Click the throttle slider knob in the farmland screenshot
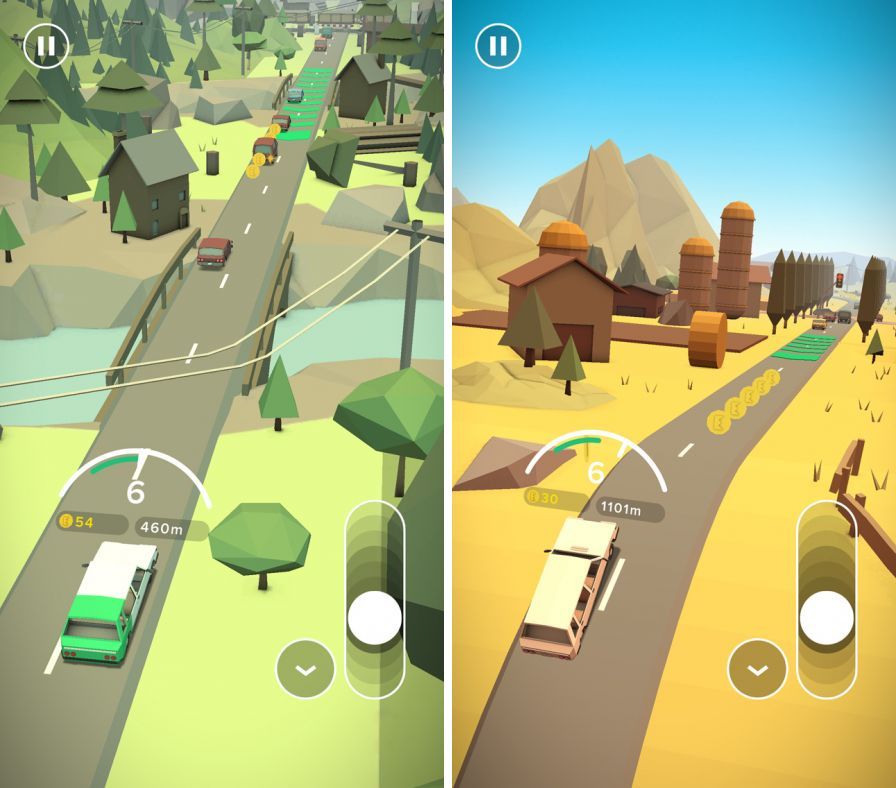Screen dimensions: 896x788 tap(827, 617)
